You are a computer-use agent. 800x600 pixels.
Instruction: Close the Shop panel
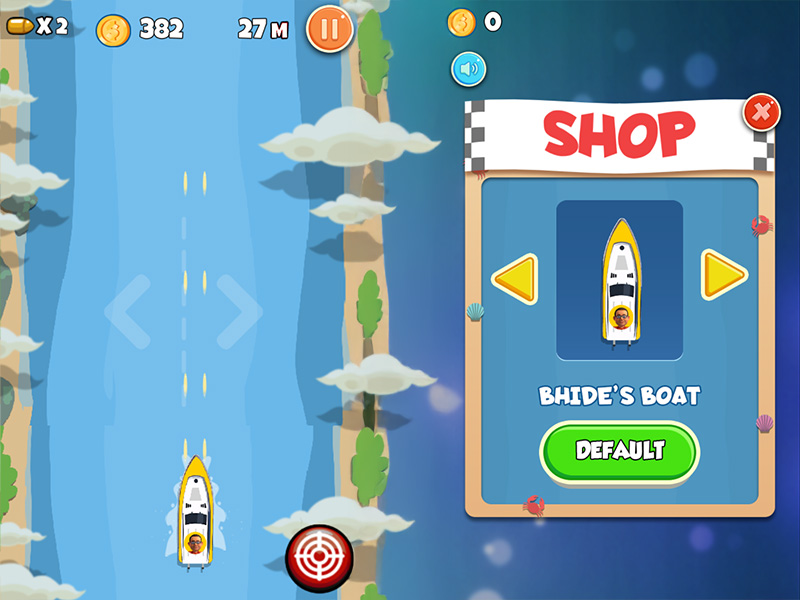click(761, 114)
